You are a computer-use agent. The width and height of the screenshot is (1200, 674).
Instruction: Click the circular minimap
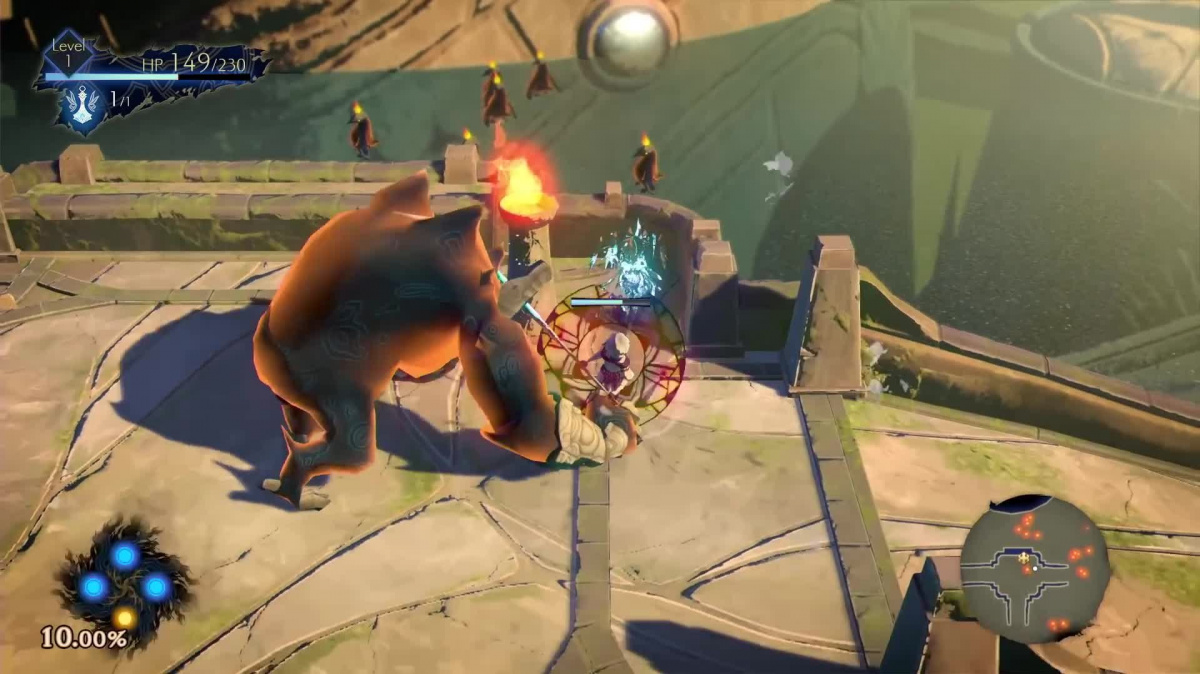[1034, 568]
